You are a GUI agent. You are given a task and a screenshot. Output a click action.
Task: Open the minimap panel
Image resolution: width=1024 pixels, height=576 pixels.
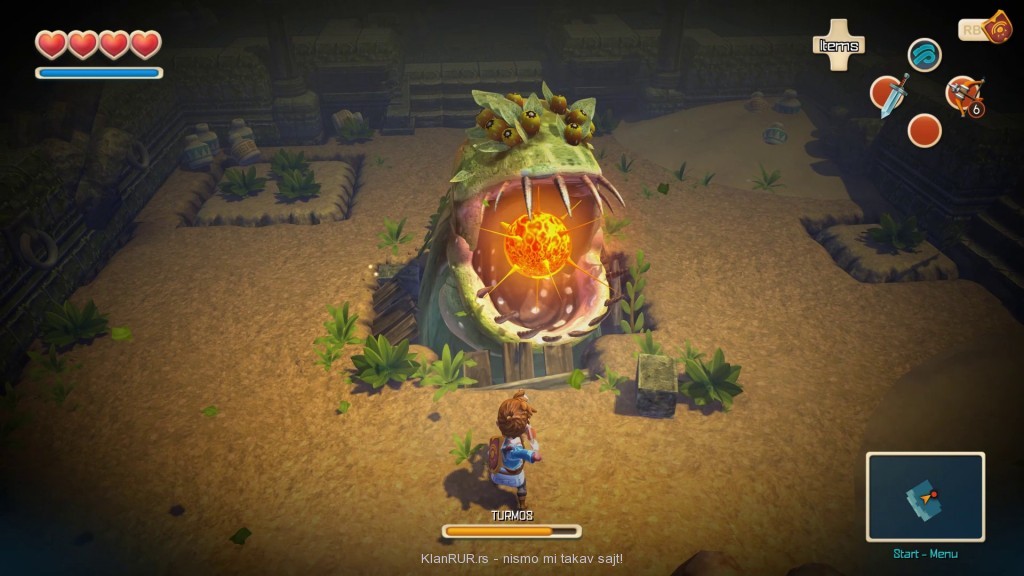(925, 497)
